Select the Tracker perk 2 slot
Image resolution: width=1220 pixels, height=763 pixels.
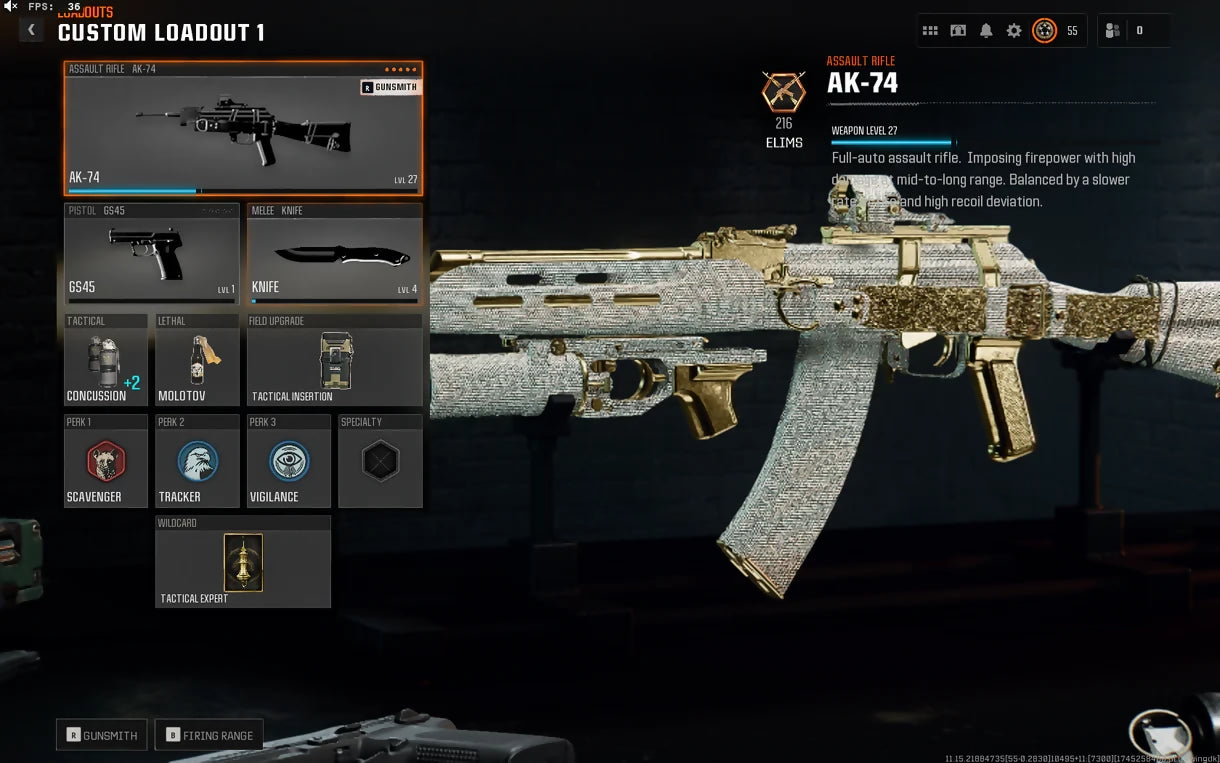[197, 462]
